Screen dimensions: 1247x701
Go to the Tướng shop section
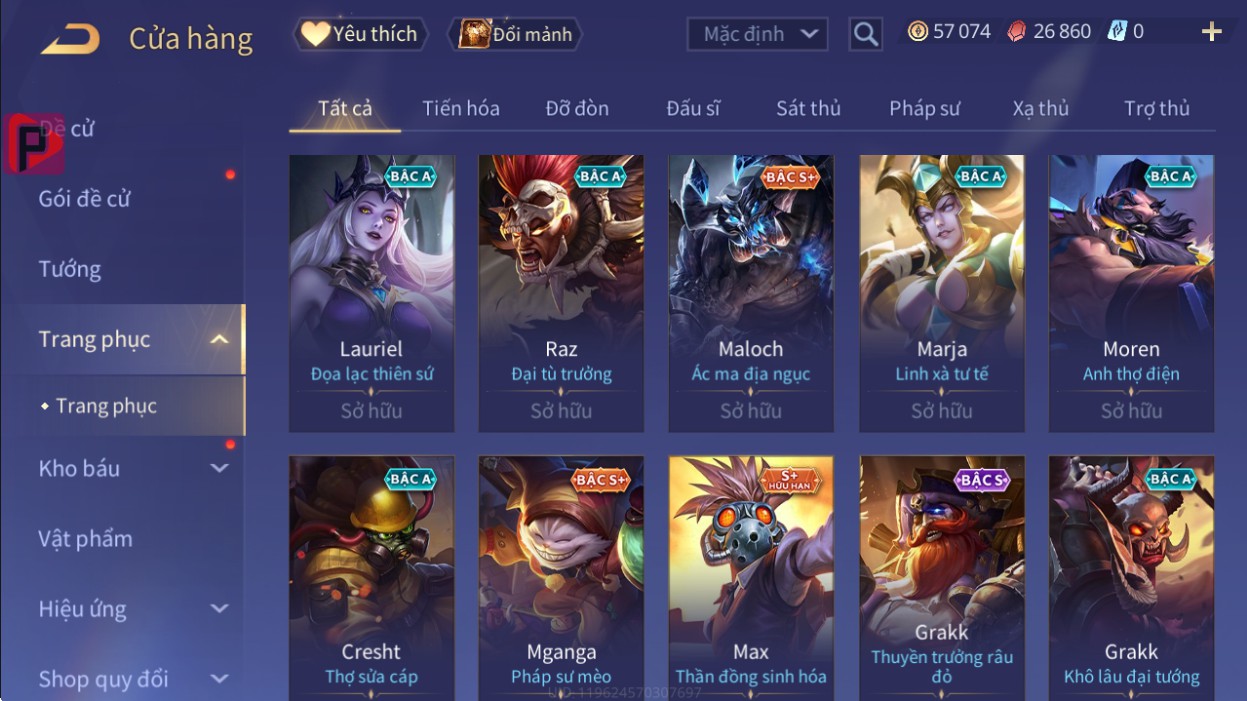pos(70,269)
